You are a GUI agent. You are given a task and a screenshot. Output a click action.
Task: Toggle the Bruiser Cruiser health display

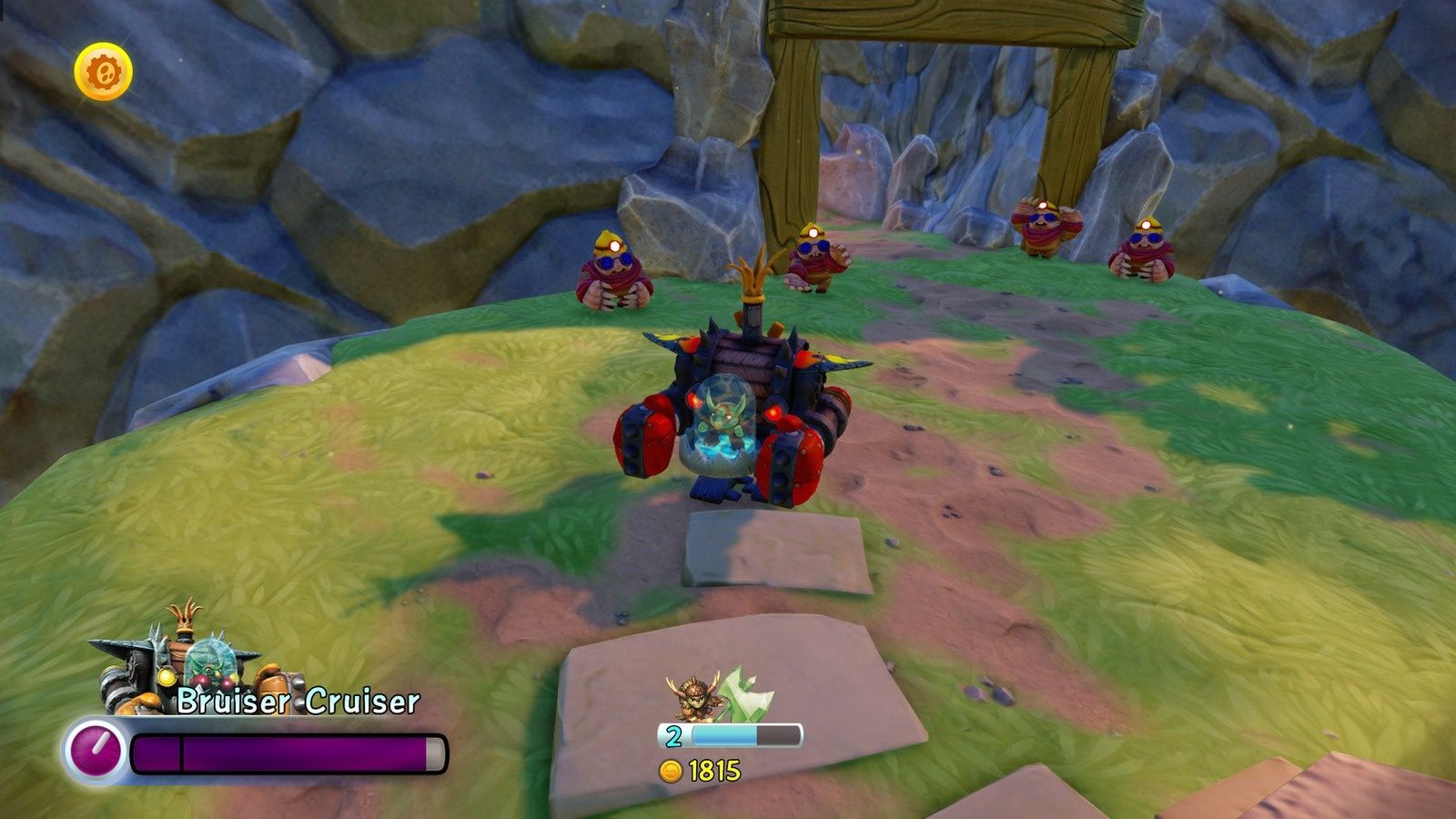click(291, 751)
